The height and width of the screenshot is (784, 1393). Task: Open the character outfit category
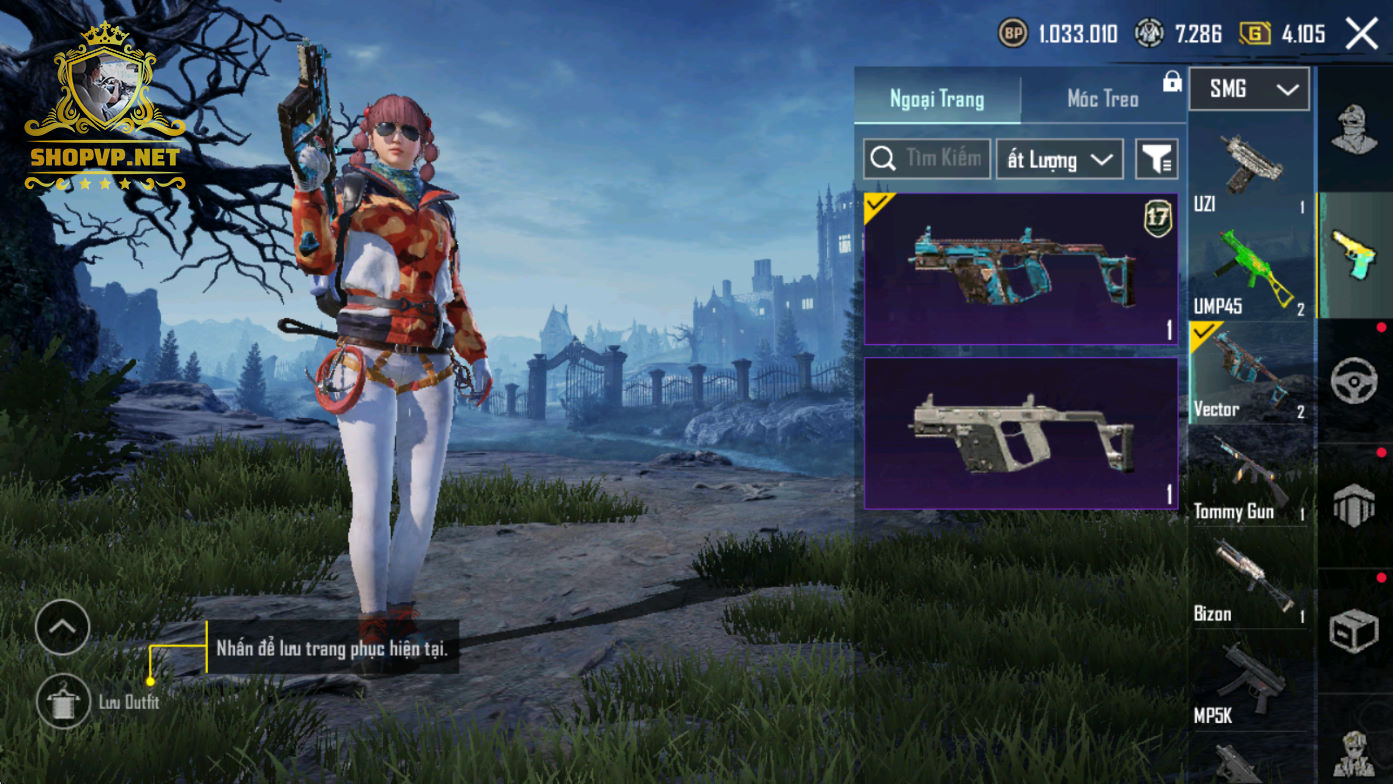coord(1355,130)
